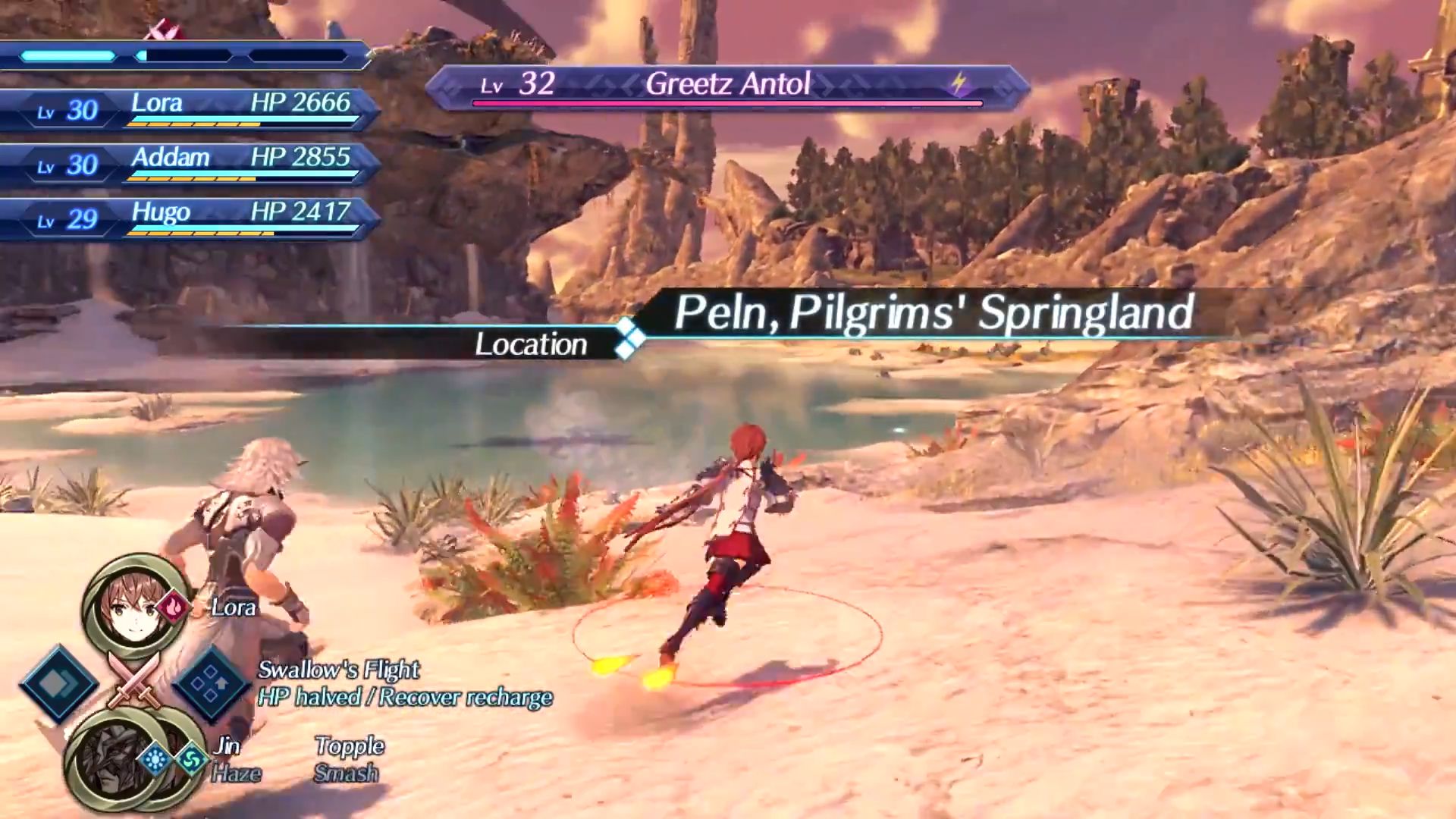Click Haze's wind element badge

(x=190, y=759)
